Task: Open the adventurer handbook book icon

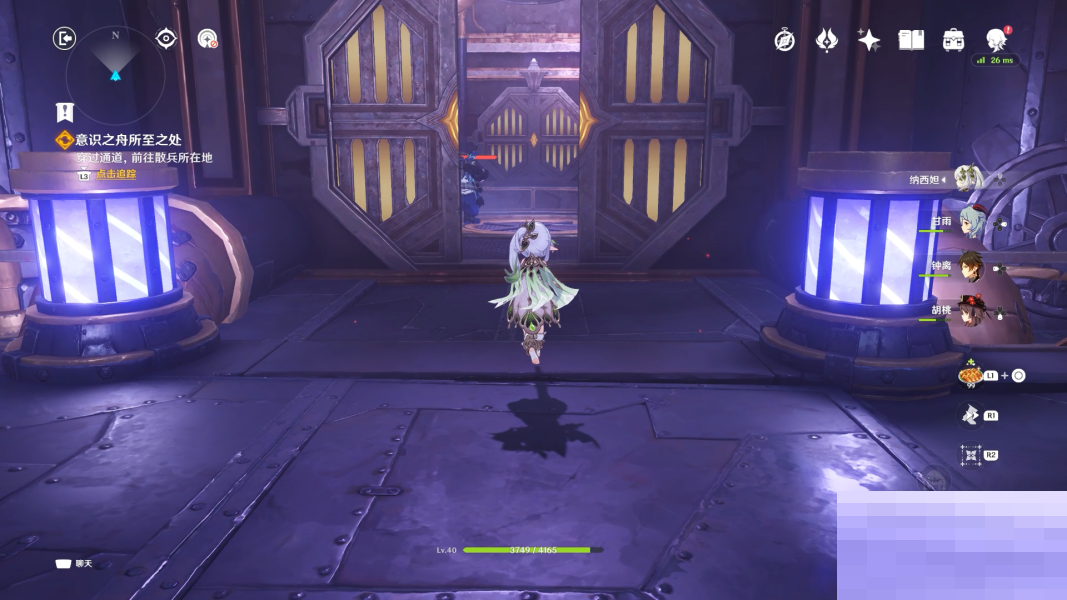Action: 910,40
